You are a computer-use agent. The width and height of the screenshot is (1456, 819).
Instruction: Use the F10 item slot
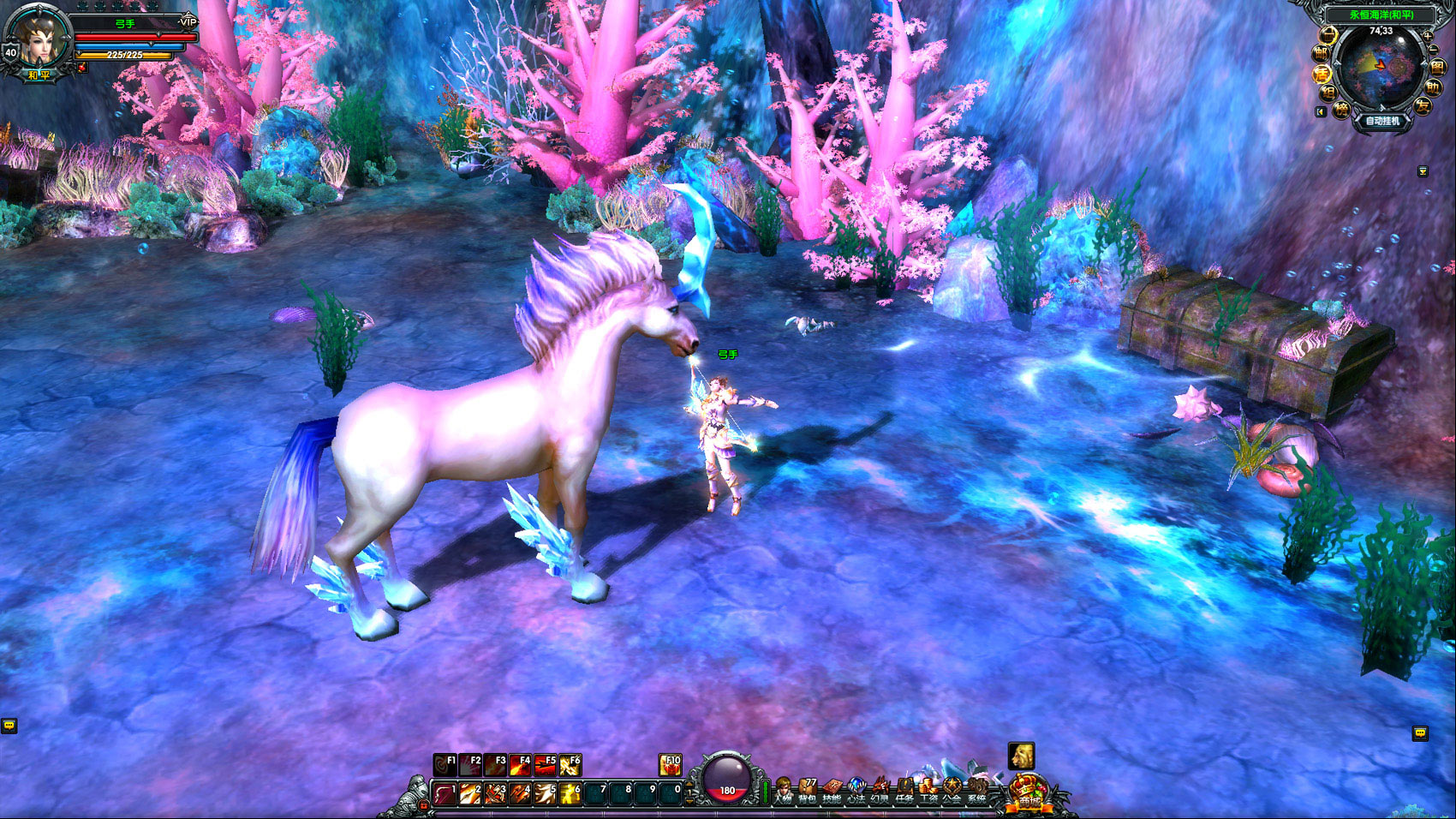pyautogui.click(x=671, y=764)
